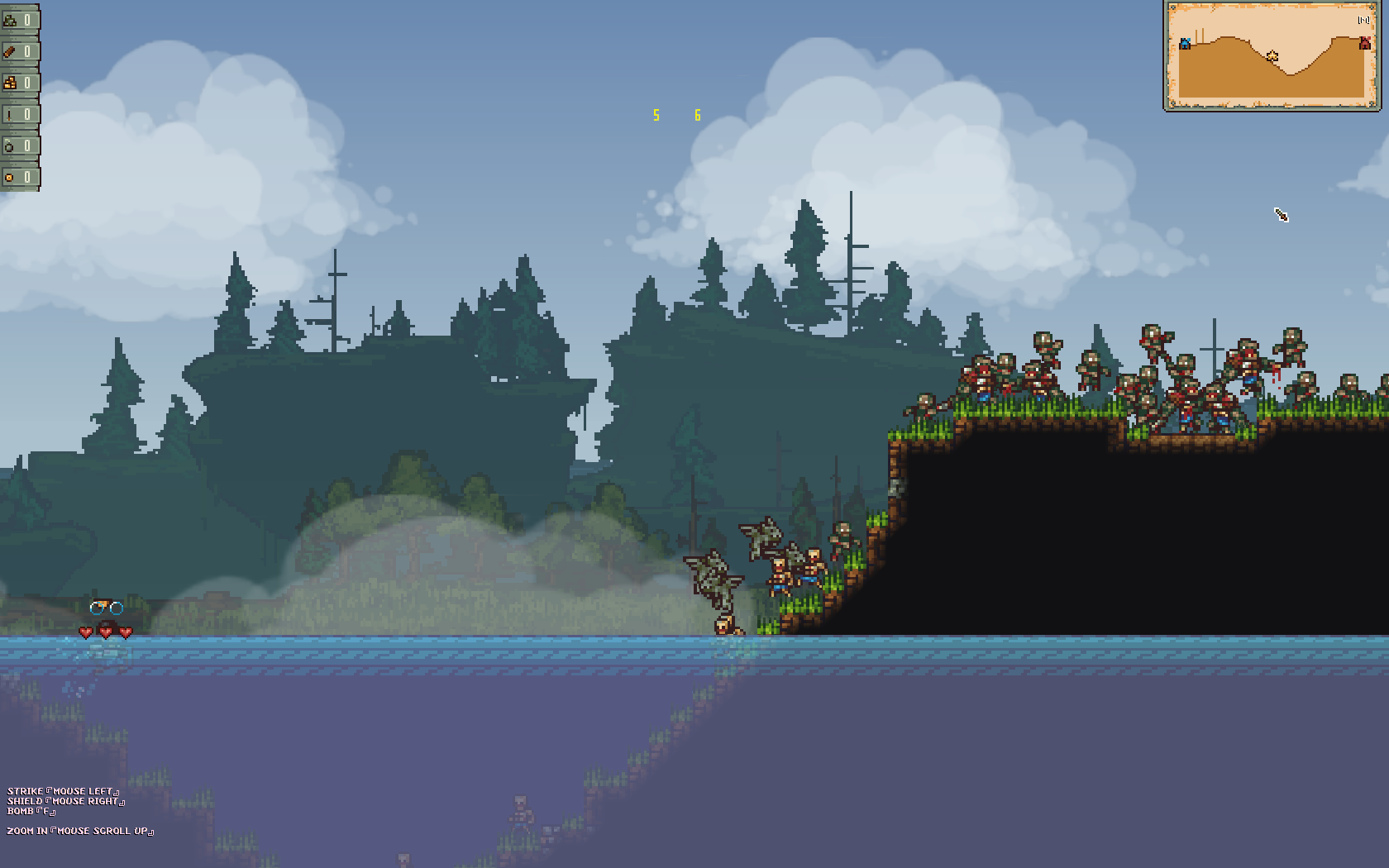The width and height of the screenshot is (1389, 868).
Task: Click the red team tent marker on minimap
Action: (x=1364, y=43)
